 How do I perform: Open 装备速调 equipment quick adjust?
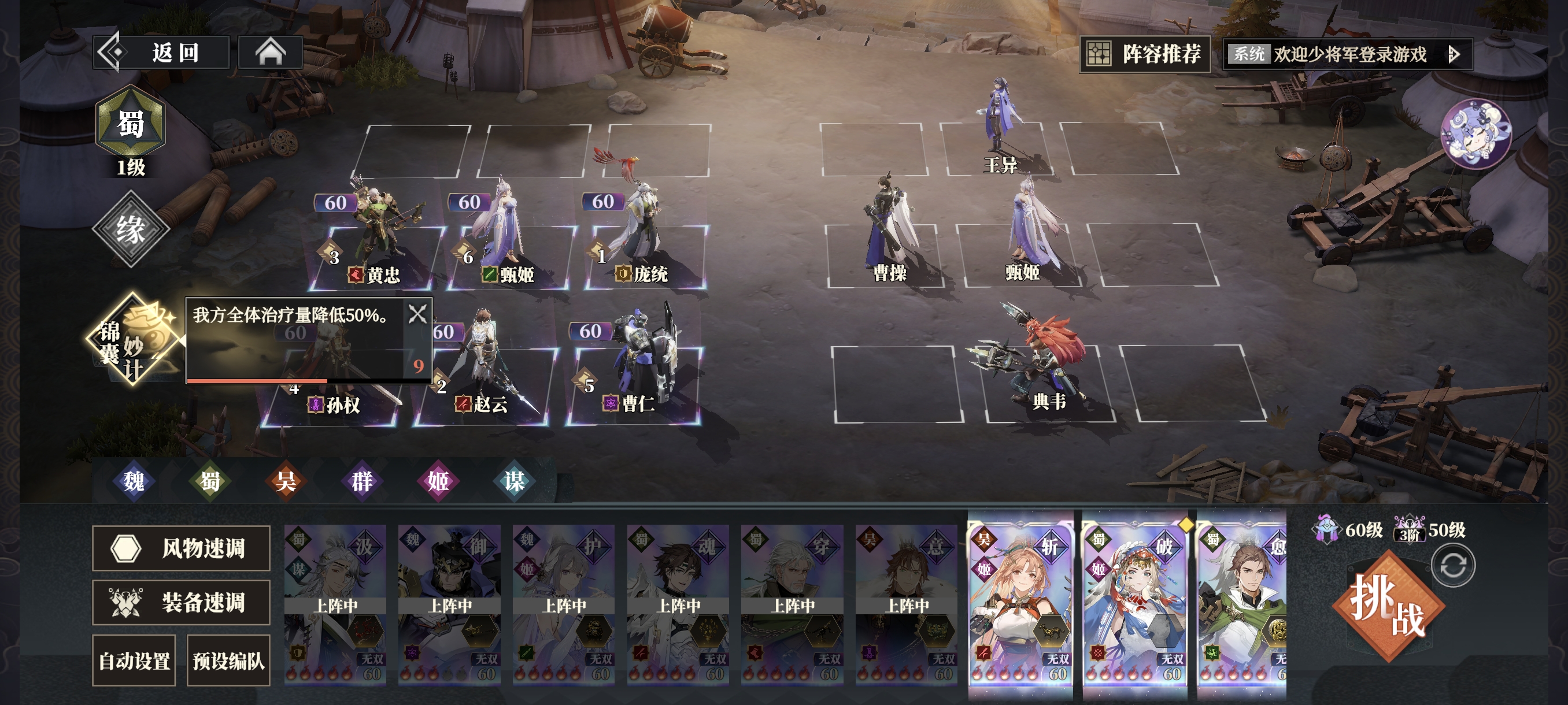(181, 602)
